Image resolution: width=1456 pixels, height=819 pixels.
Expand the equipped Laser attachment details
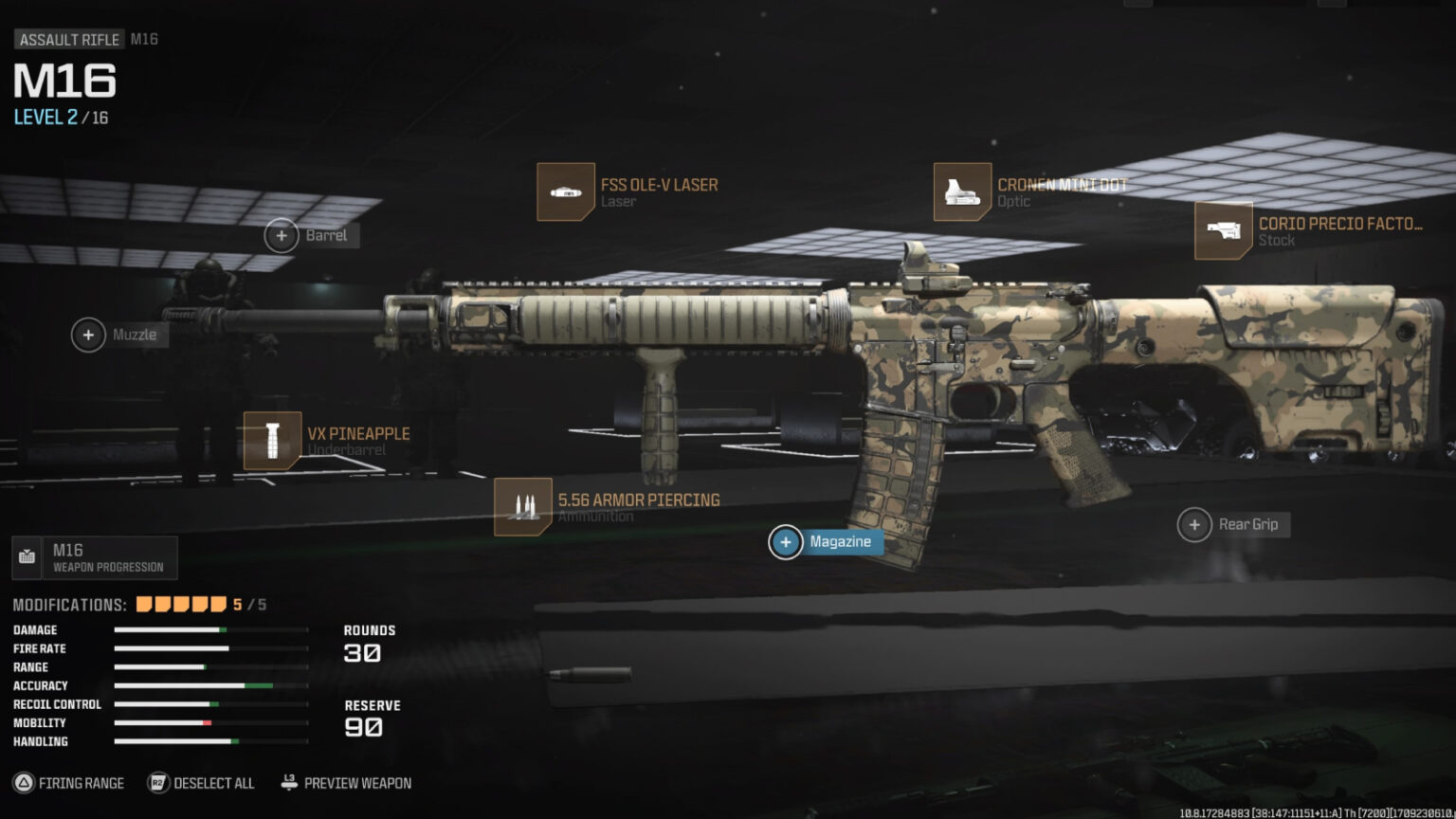[x=566, y=191]
